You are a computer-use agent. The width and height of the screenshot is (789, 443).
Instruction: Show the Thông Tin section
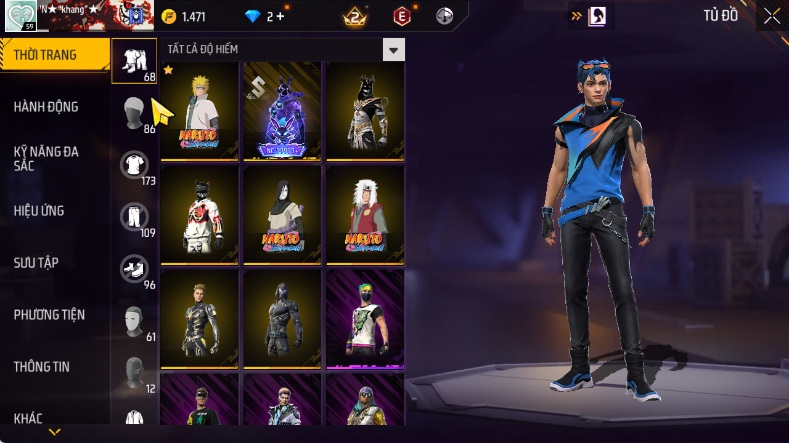(42, 366)
